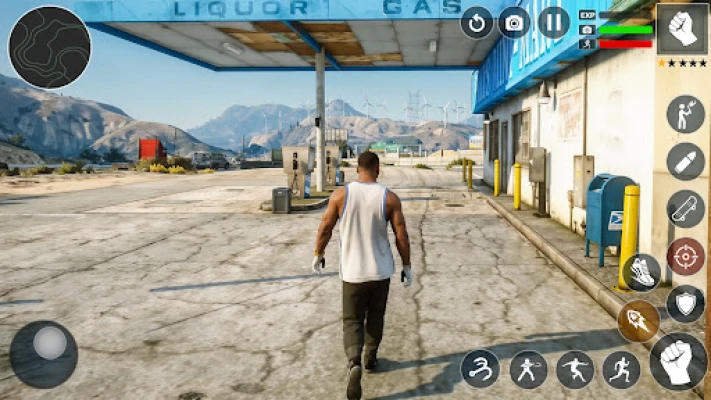This screenshot has width=711, height=400.
Task: Use the throwing figure action button
Action: [x=528, y=369]
